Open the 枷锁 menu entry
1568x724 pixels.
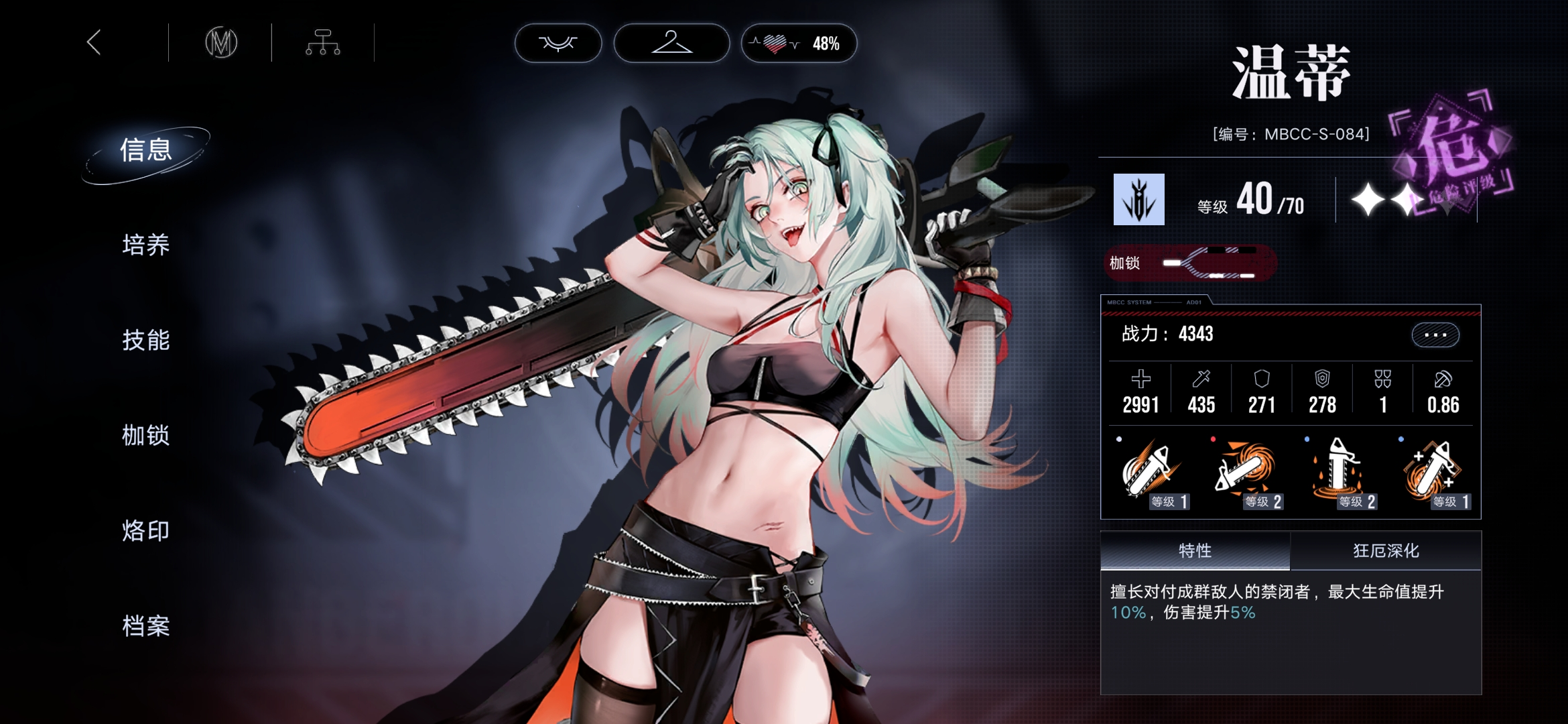146,436
